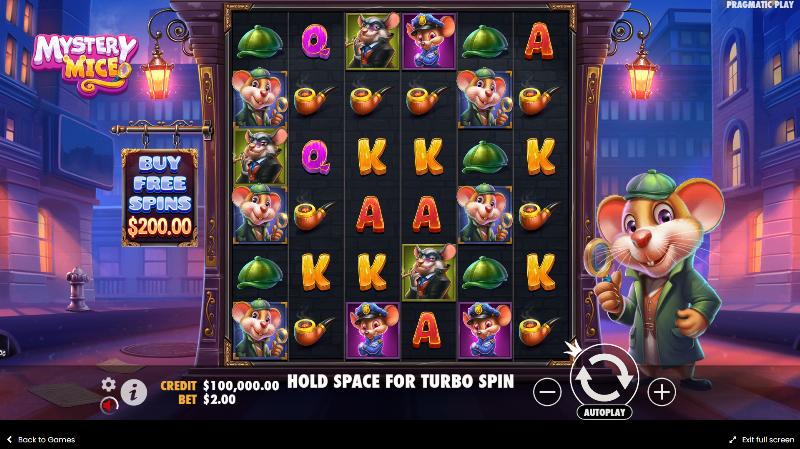
Task: Open the Autoplay options
Action: tap(604, 411)
